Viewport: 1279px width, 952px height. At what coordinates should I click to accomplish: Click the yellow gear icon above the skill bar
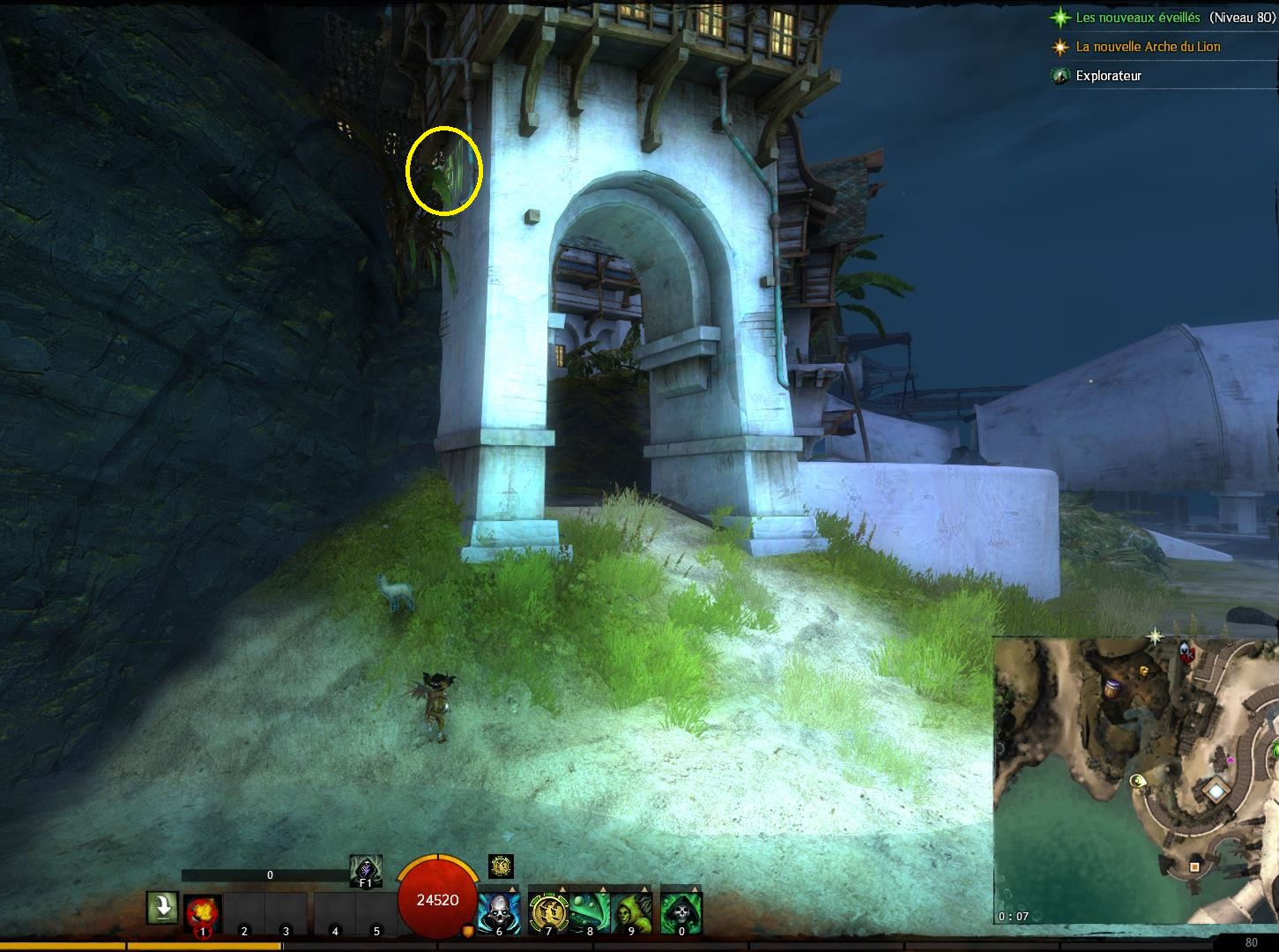(x=501, y=866)
